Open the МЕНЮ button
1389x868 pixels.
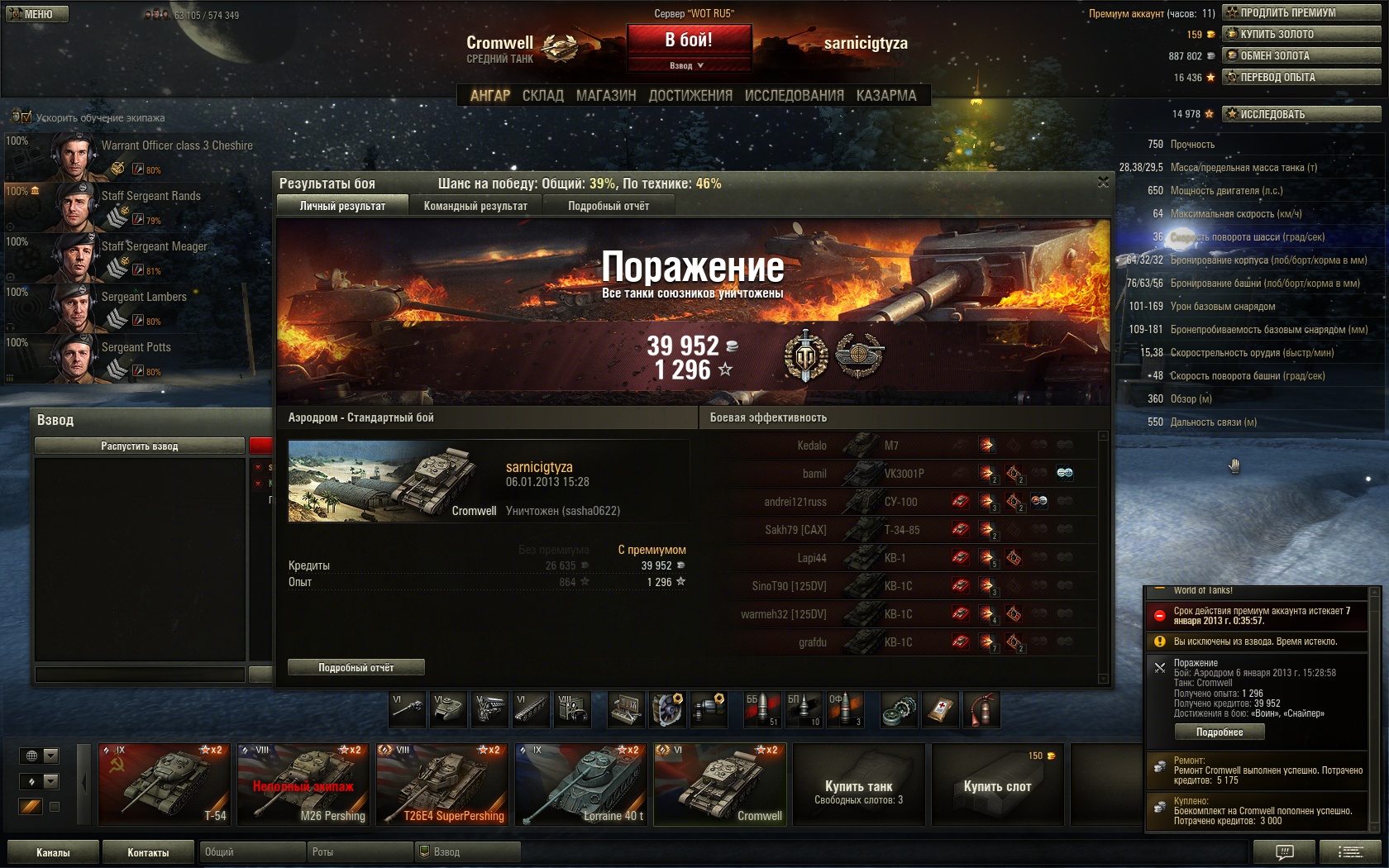(x=37, y=14)
